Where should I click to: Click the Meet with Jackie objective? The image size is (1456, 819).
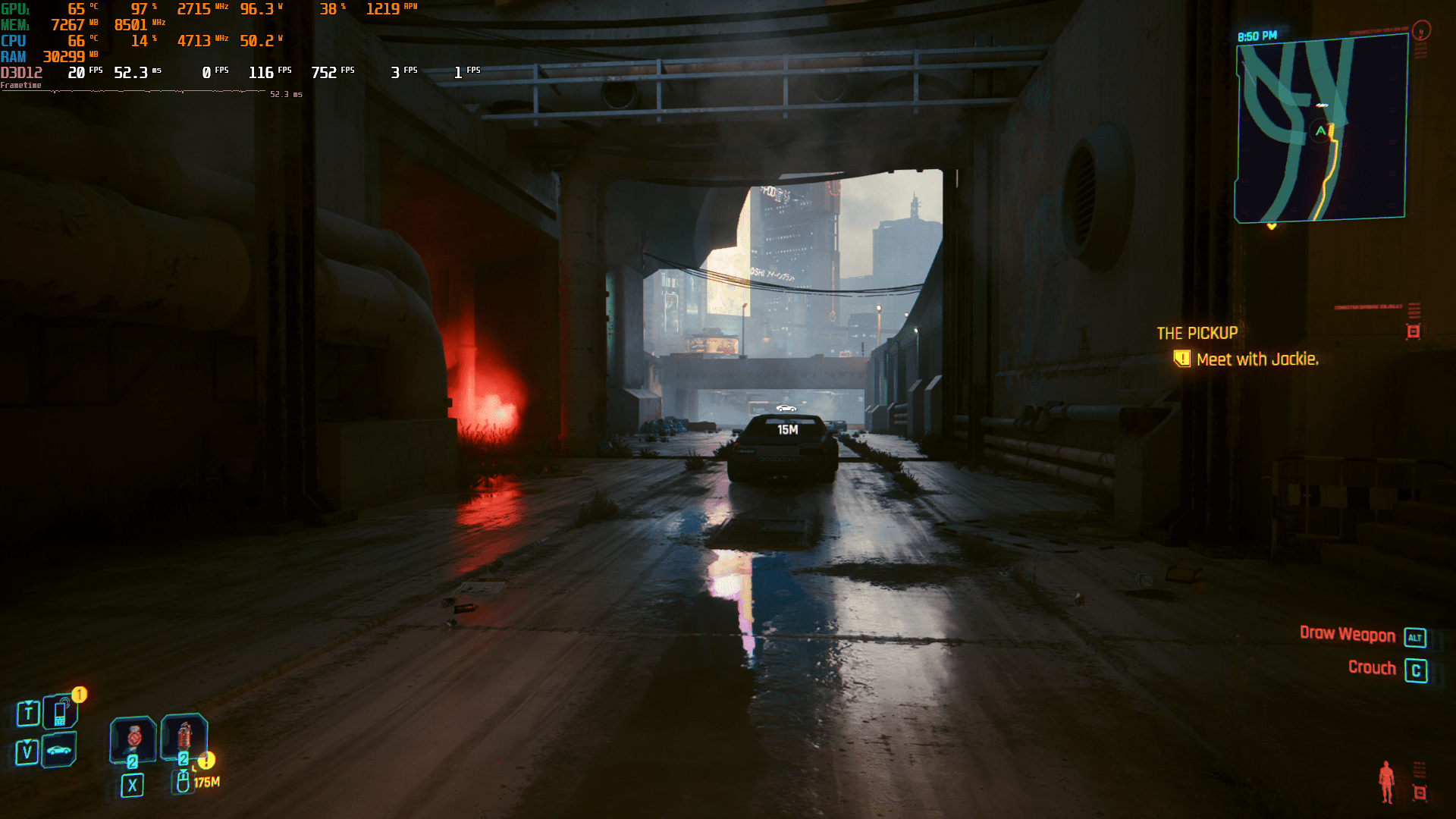coord(1257,359)
